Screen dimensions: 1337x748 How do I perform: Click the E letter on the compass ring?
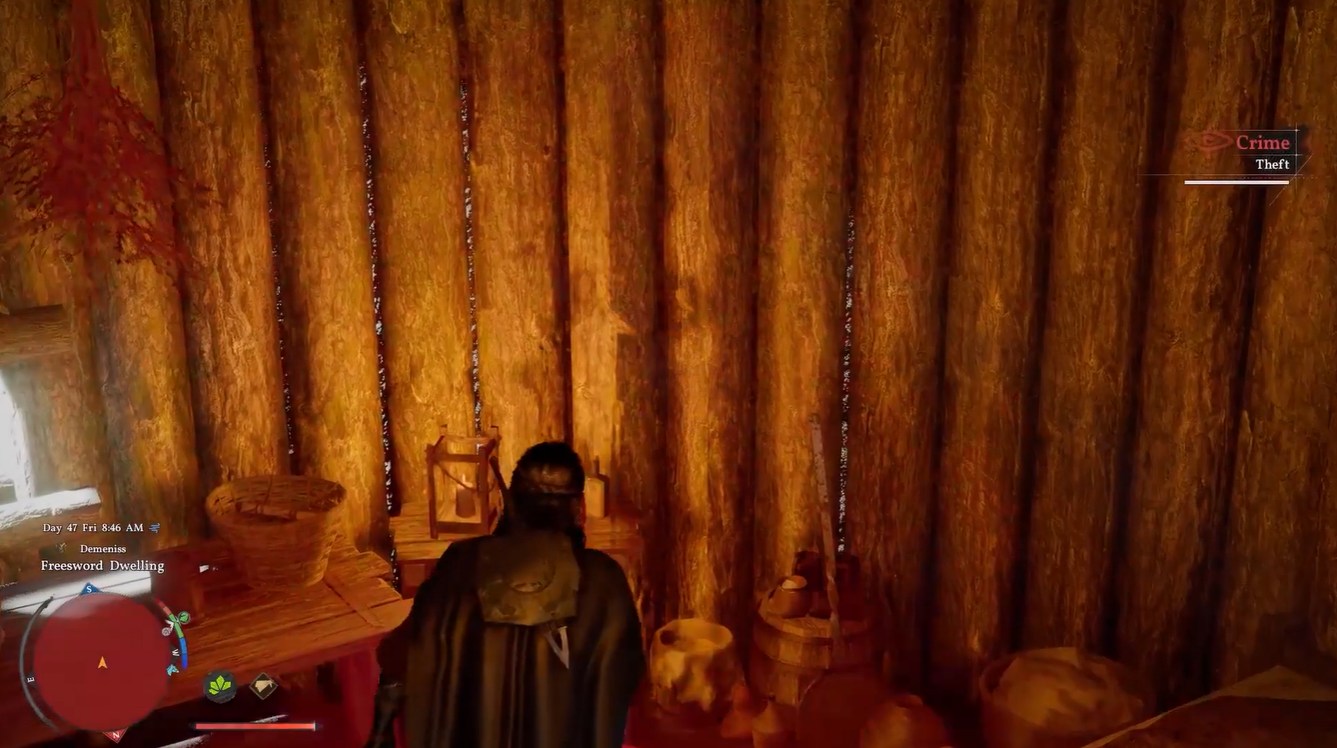(30, 678)
